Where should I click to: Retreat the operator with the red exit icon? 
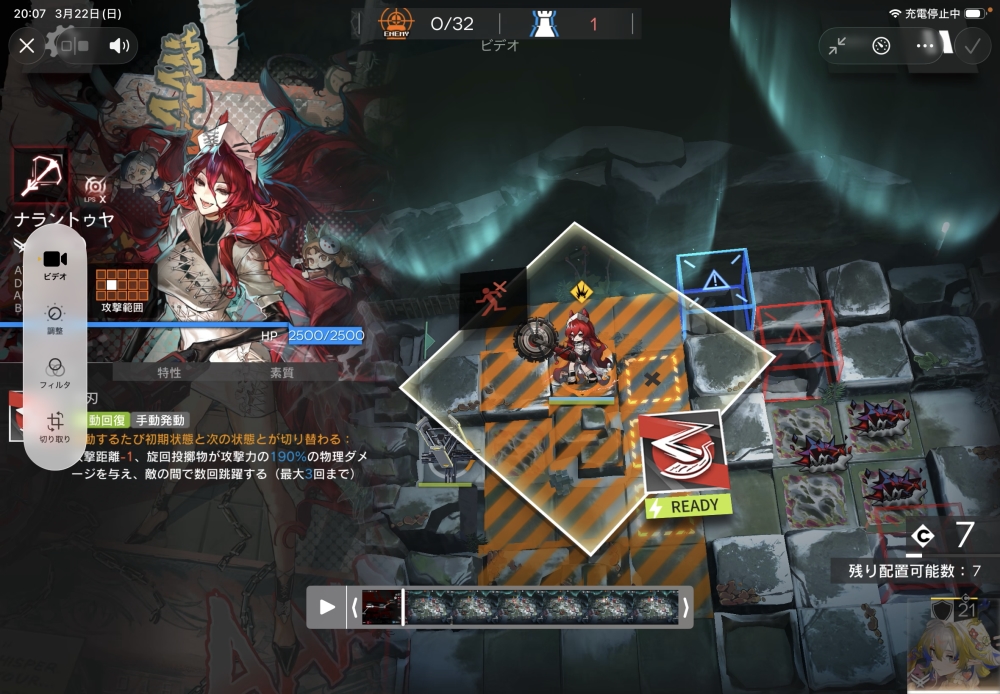click(x=492, y=297)
